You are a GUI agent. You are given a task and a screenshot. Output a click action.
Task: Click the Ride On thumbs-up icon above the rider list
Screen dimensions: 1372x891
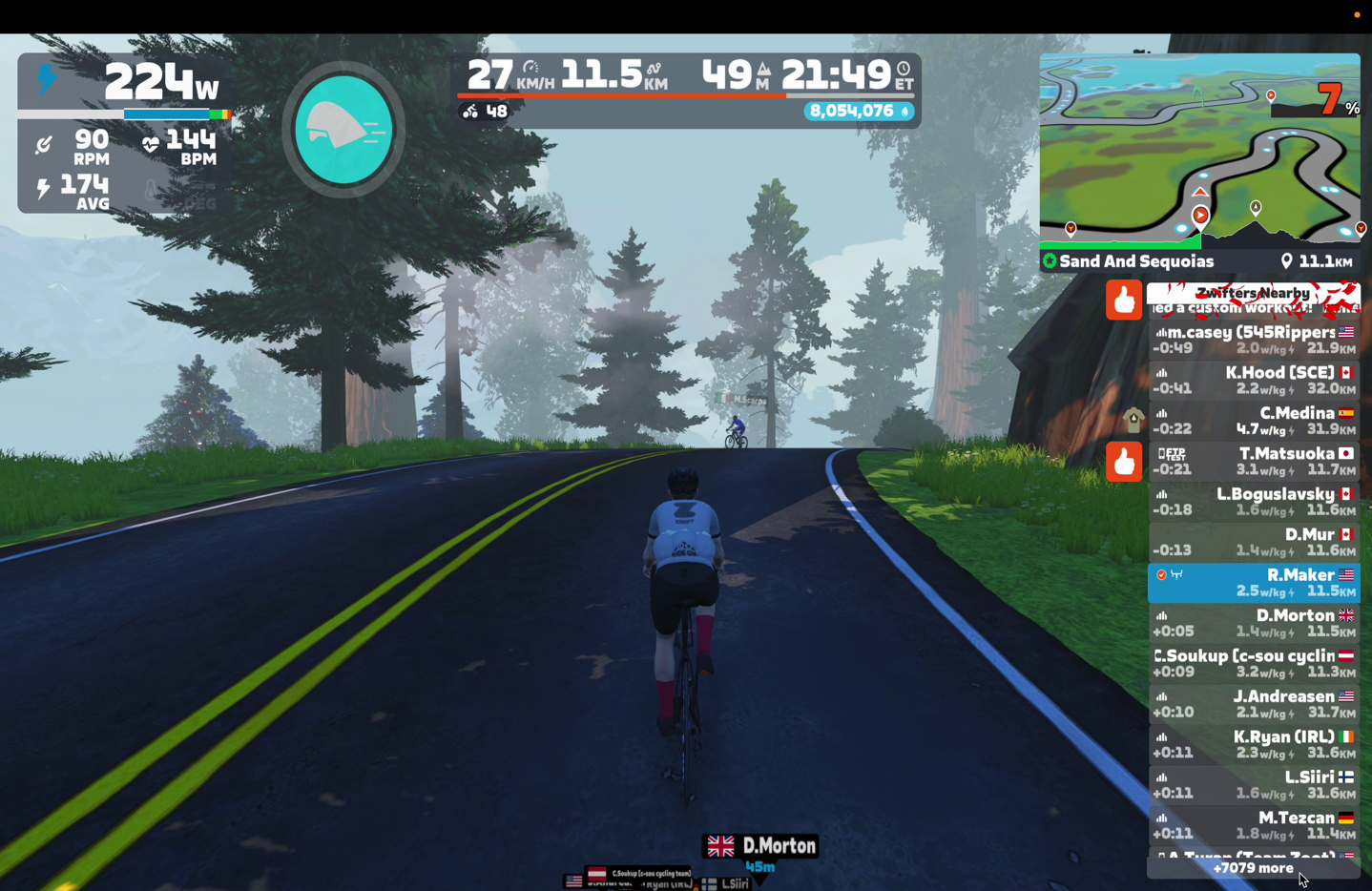pyautogui.click(x=1123, y=300)
